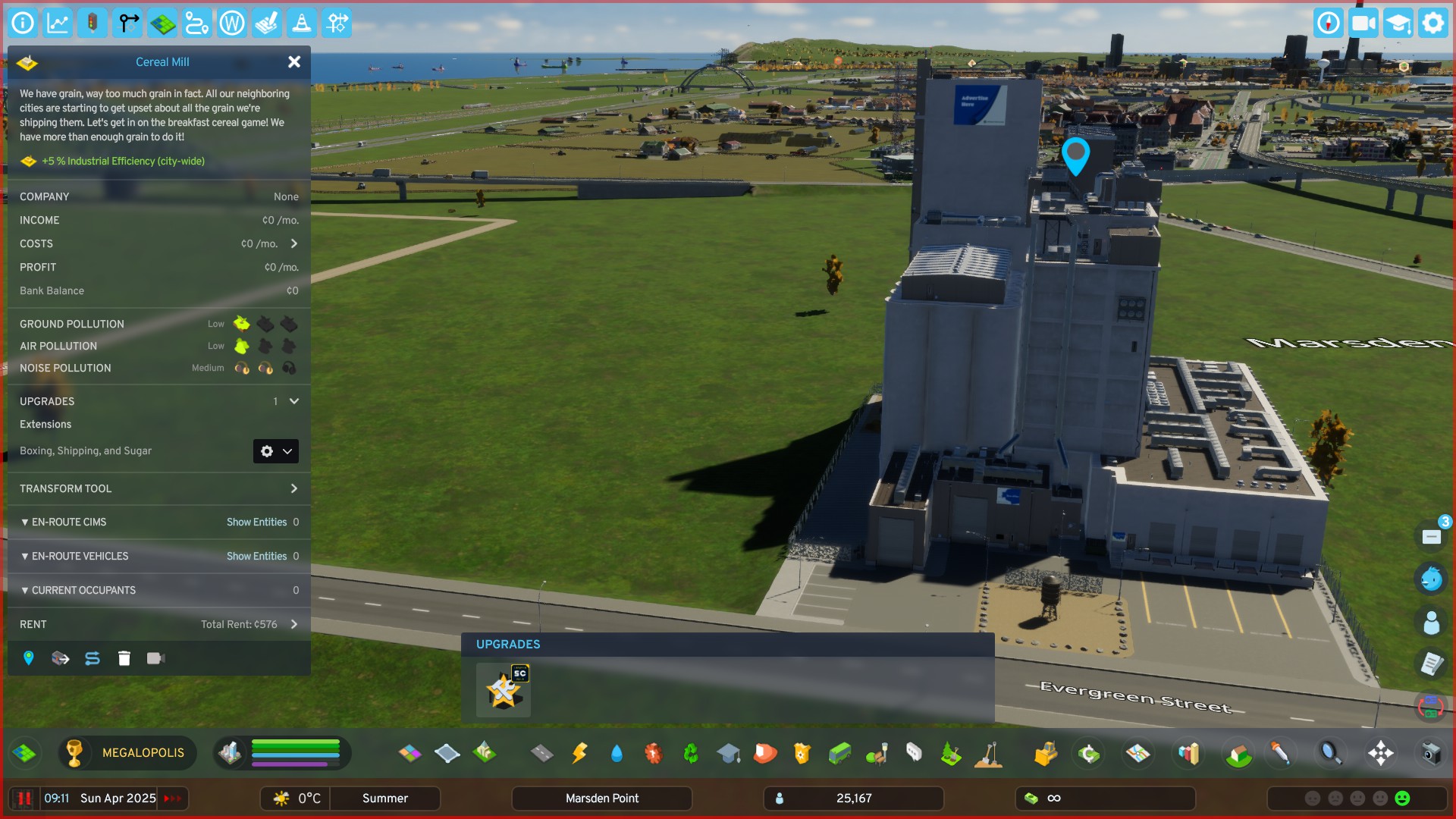Expand the Rent details
1456x819 pixels.
coord(294,625)
